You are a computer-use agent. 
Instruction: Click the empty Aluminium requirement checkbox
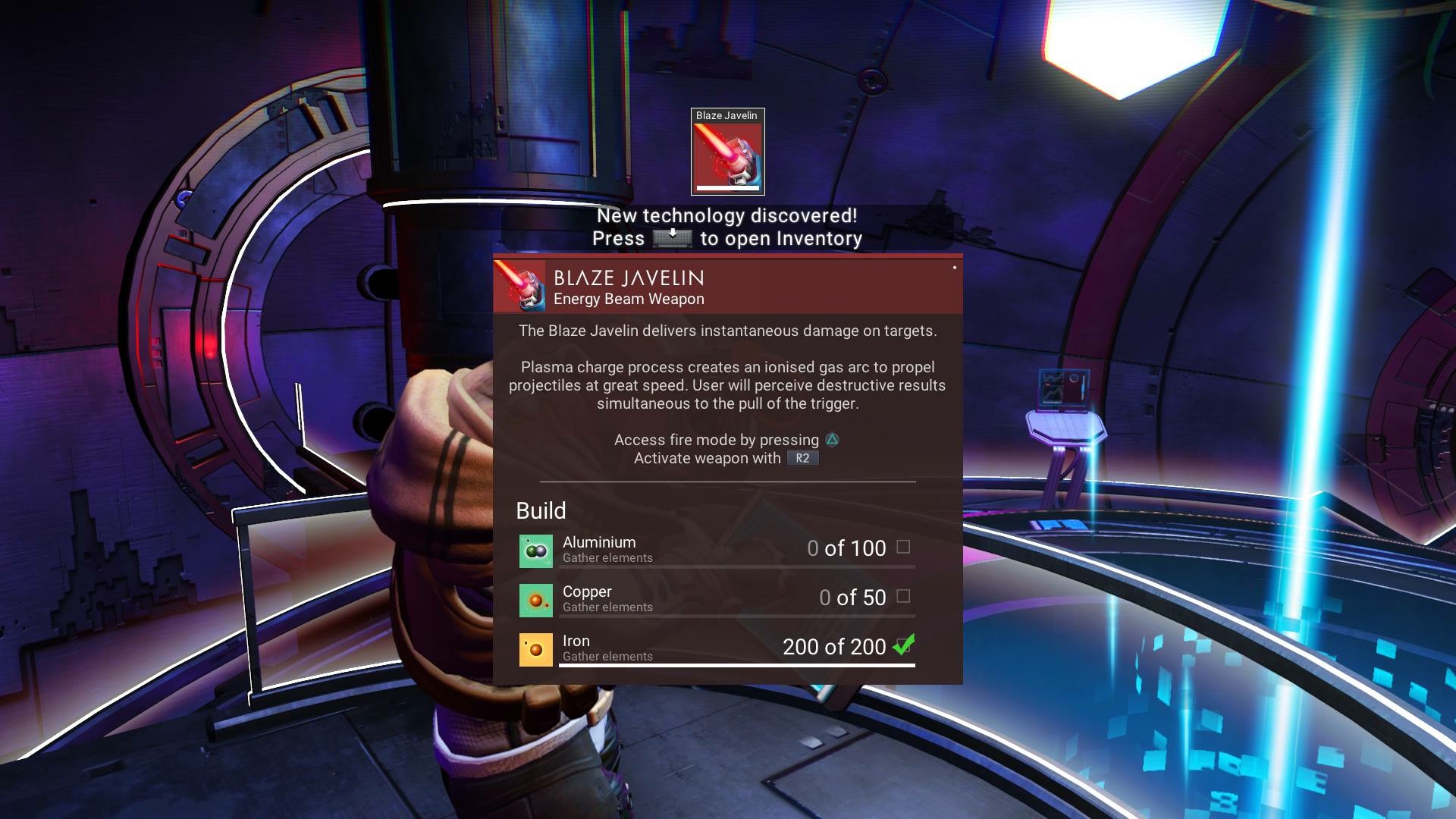tap(903, 547)
